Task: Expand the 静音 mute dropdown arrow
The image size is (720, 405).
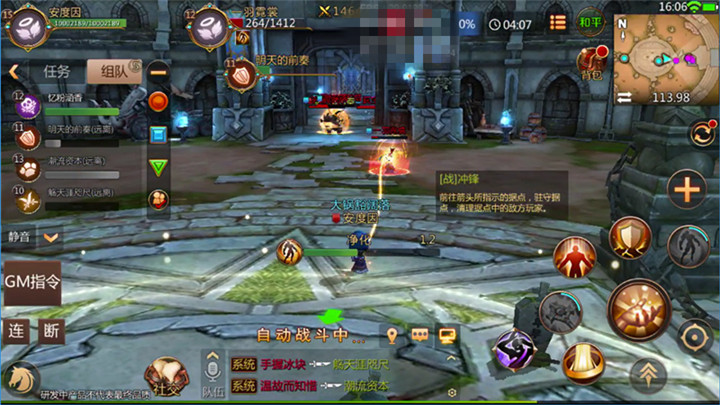Action: point(49,238)
